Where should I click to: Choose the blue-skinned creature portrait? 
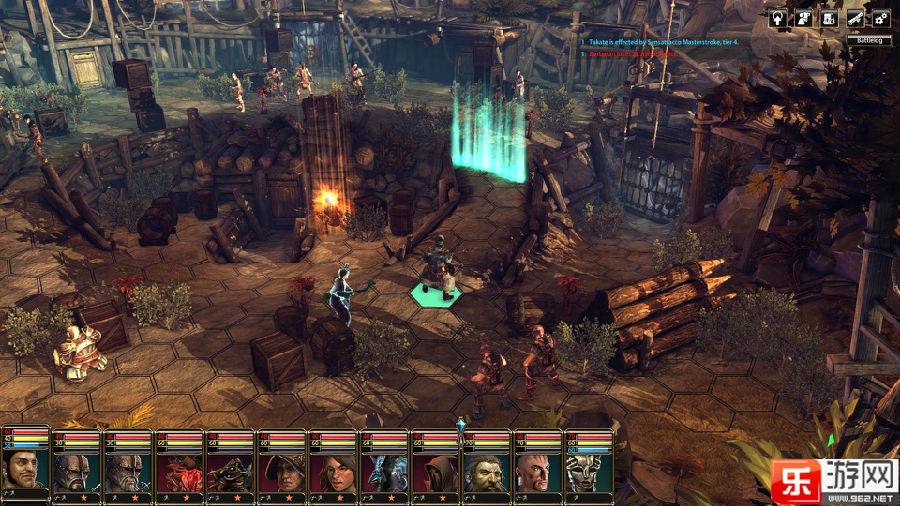[384, 472]
